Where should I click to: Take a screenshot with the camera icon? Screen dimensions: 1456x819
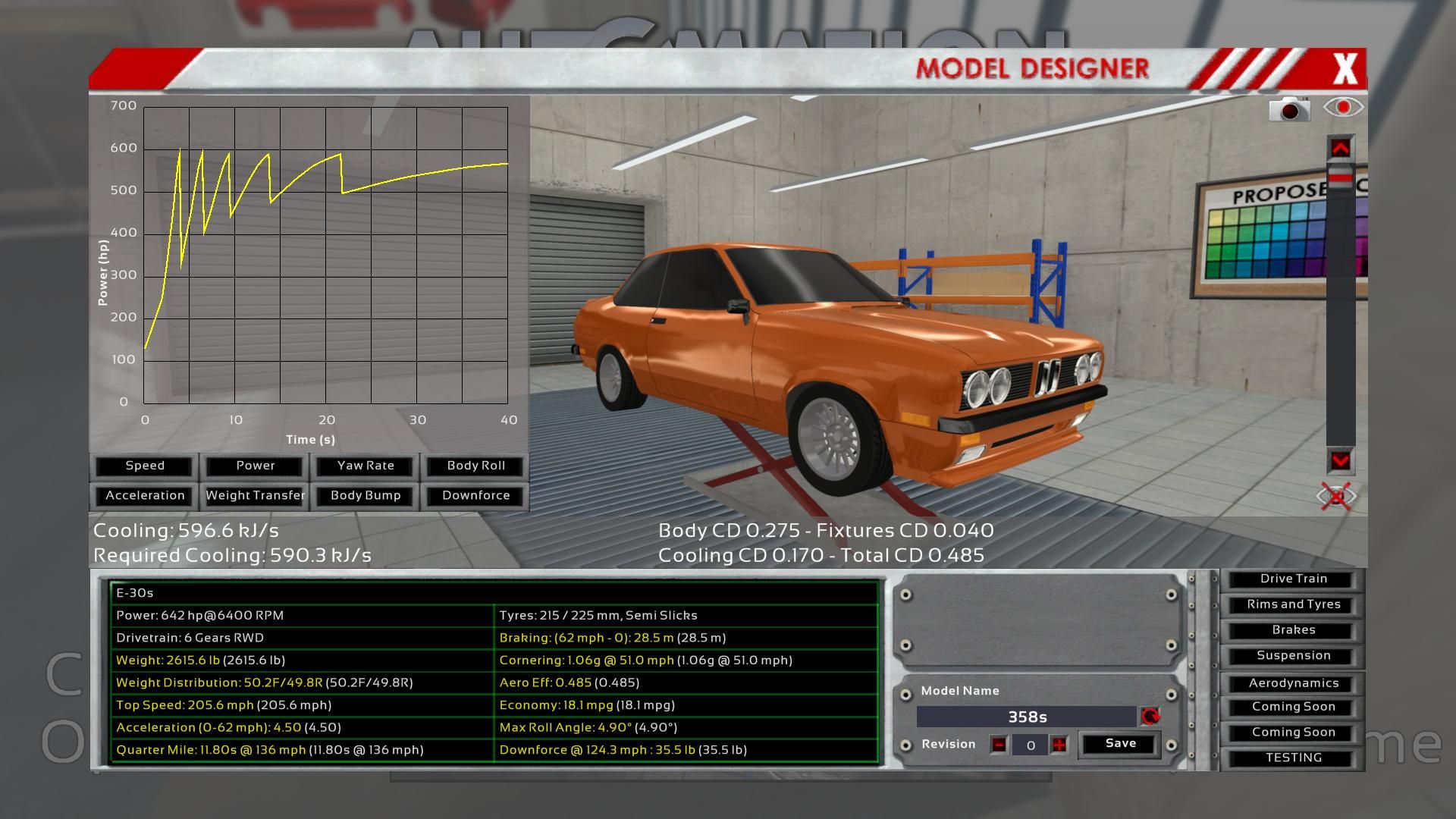tap(1289, 109)
